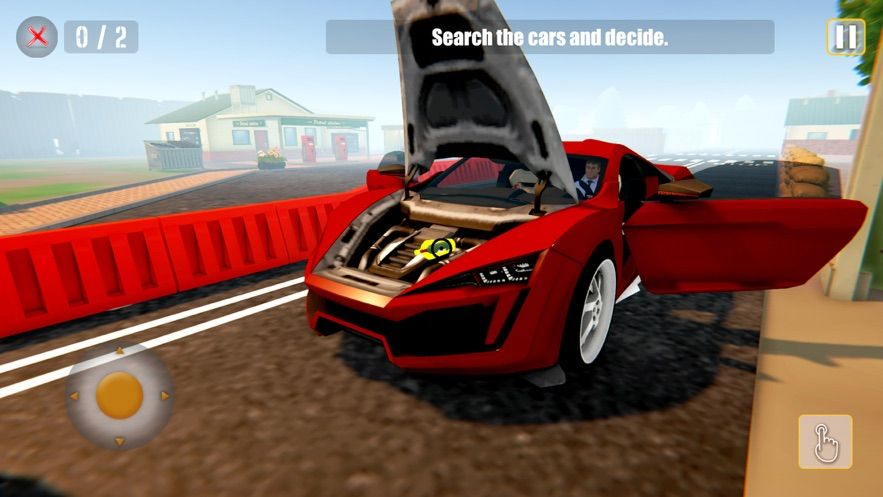Pause the game with the top-right button

845,38
